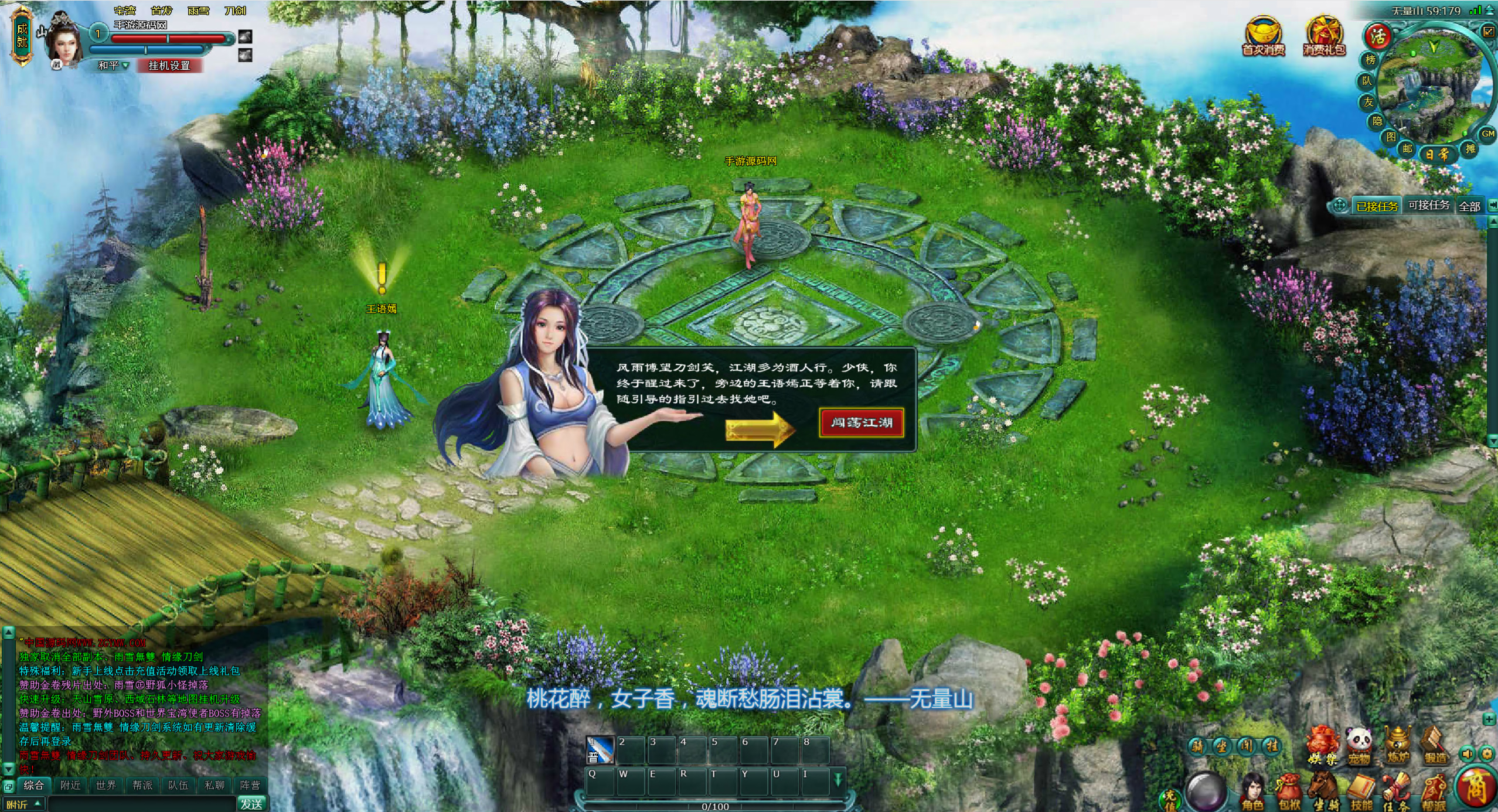
Task: Open the 消费礼包 gift box icon
Action: pyautogui.click(x=1323, y=37)
